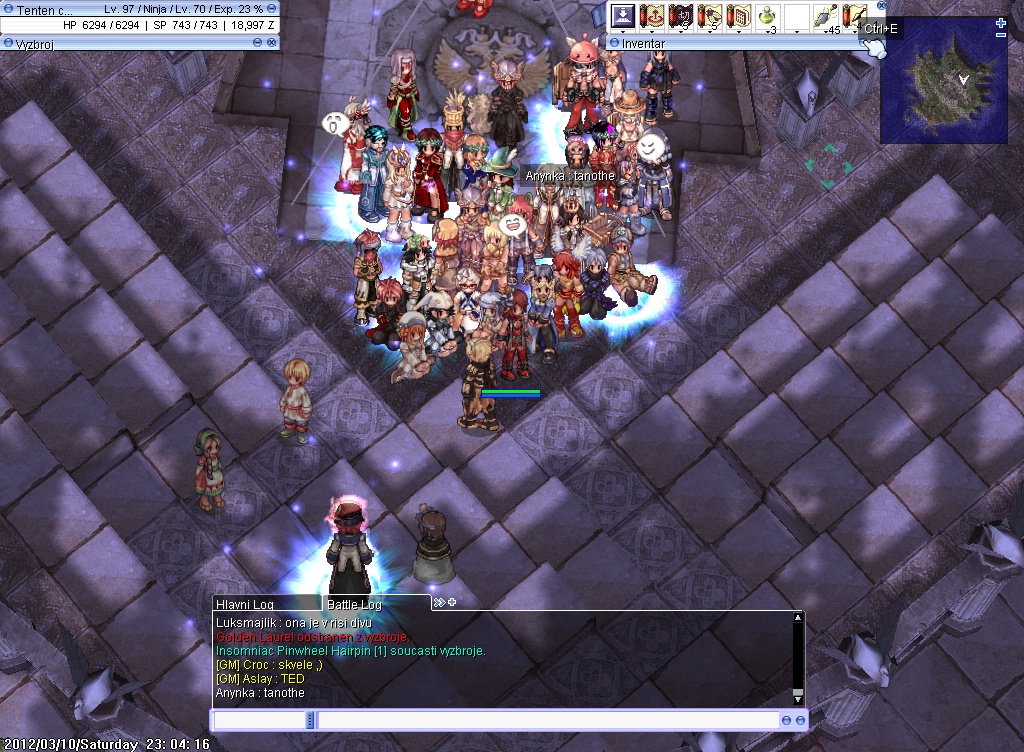Minimize the Vyzbroj equipment window
This screenshot has width=1024, height=752.
coord(257,43)
